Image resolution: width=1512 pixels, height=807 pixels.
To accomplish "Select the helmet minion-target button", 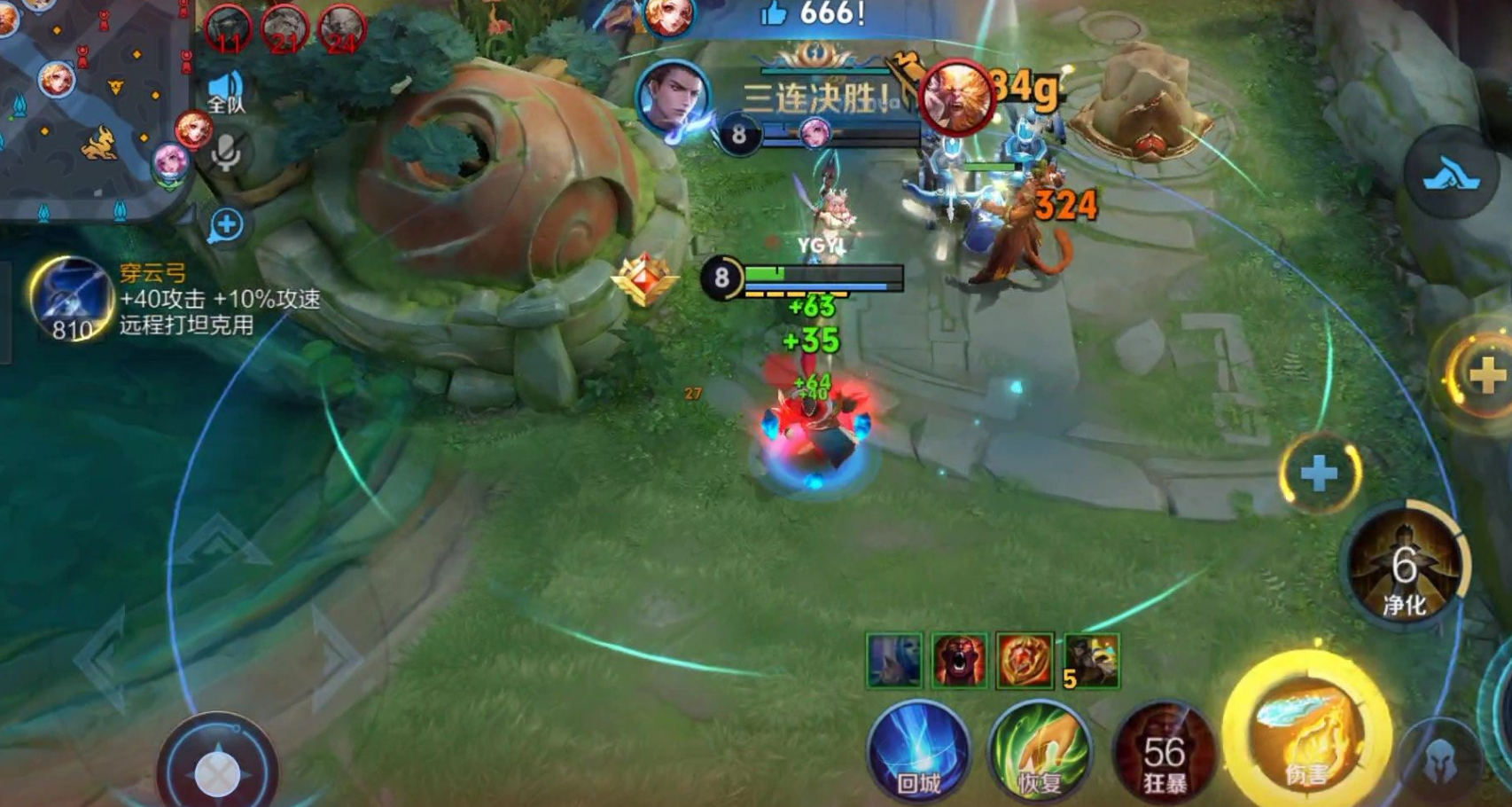I will point(1442,759).
